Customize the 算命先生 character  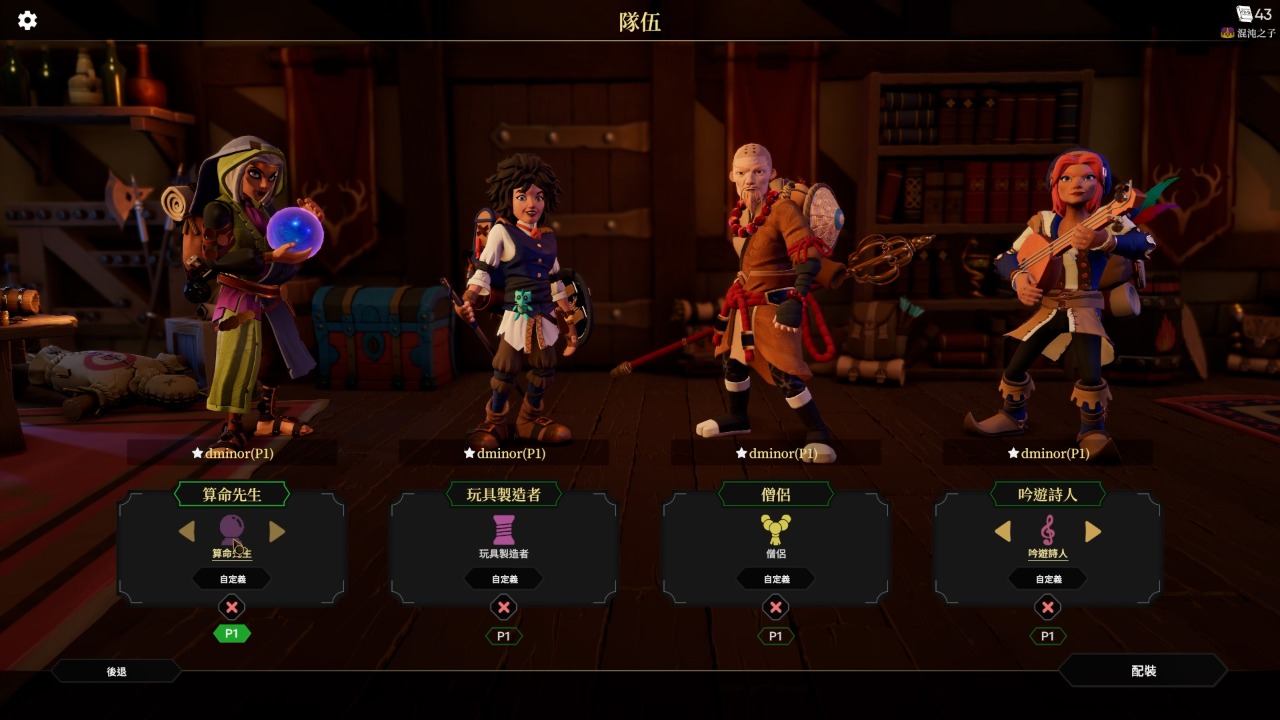pyautogui.click(x=232, y=579)
